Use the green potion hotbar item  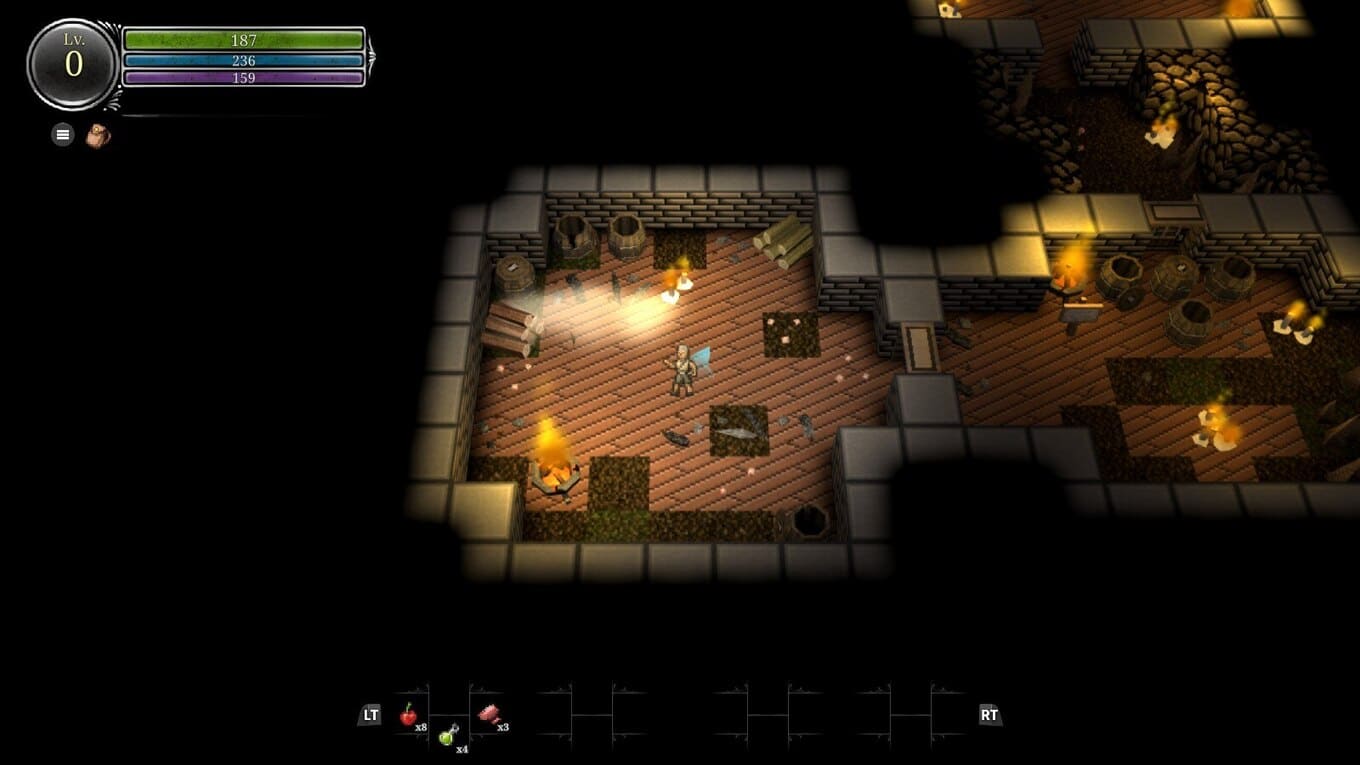(449, 735)
